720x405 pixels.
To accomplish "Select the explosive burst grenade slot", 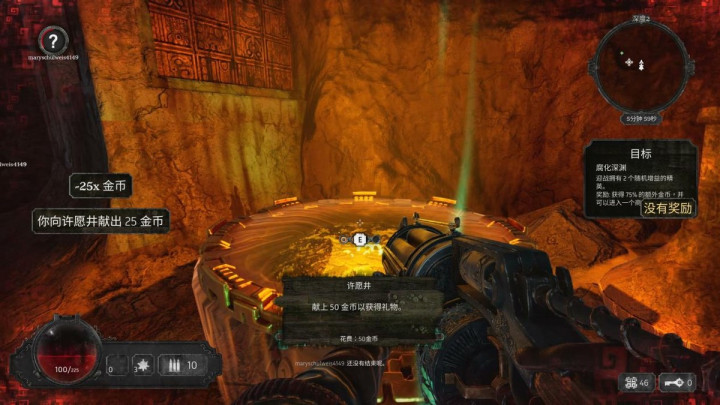I will click(x=142, y=365).
